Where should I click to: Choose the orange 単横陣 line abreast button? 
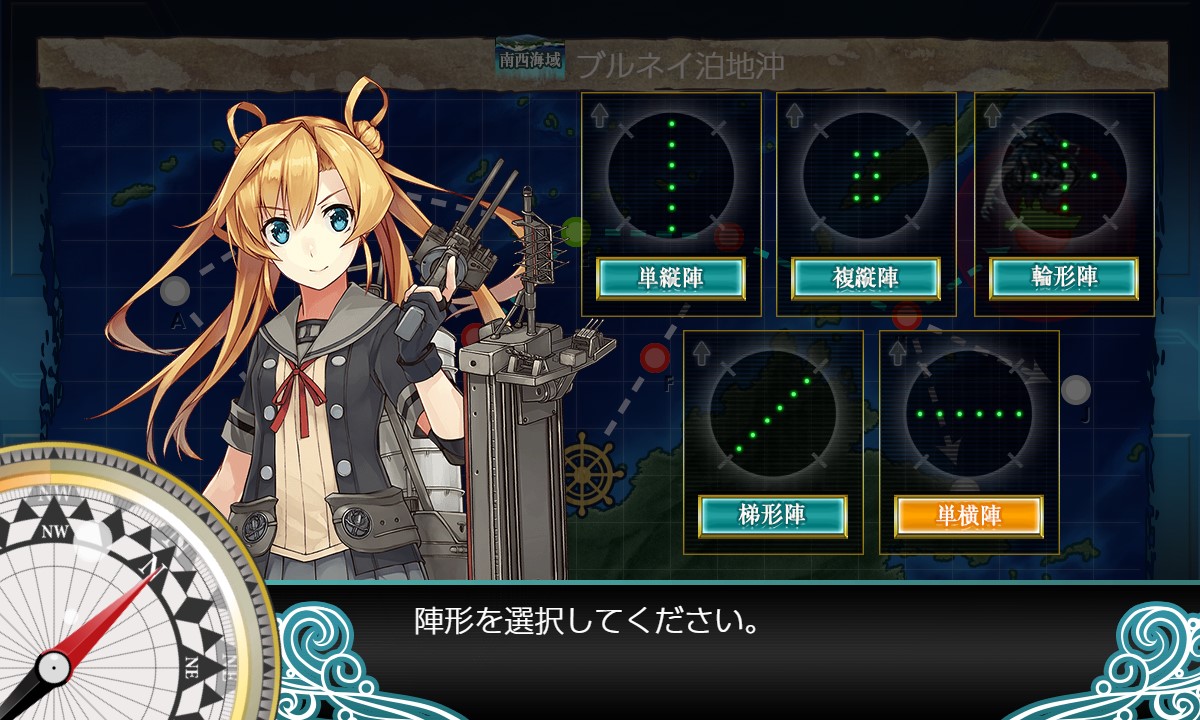coord(968,516)
